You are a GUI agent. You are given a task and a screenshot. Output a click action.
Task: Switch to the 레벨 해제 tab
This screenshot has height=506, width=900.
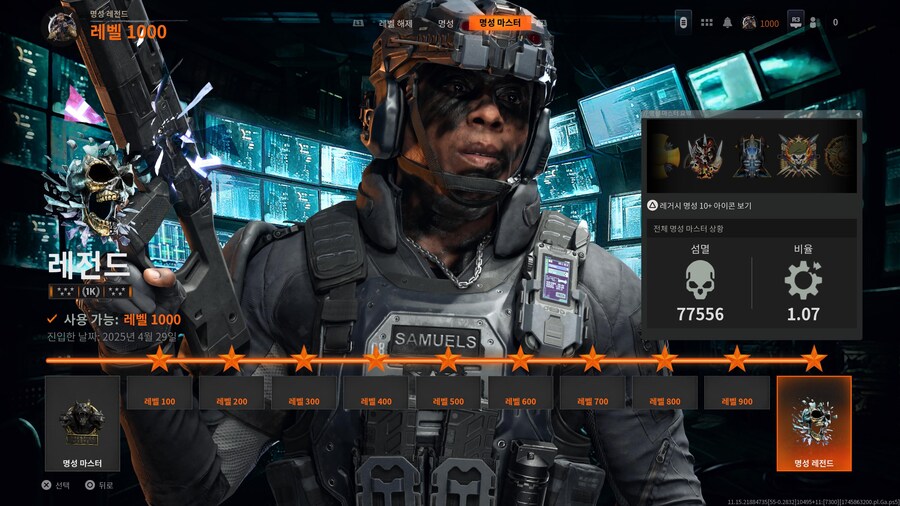click(x=397, y=23)
